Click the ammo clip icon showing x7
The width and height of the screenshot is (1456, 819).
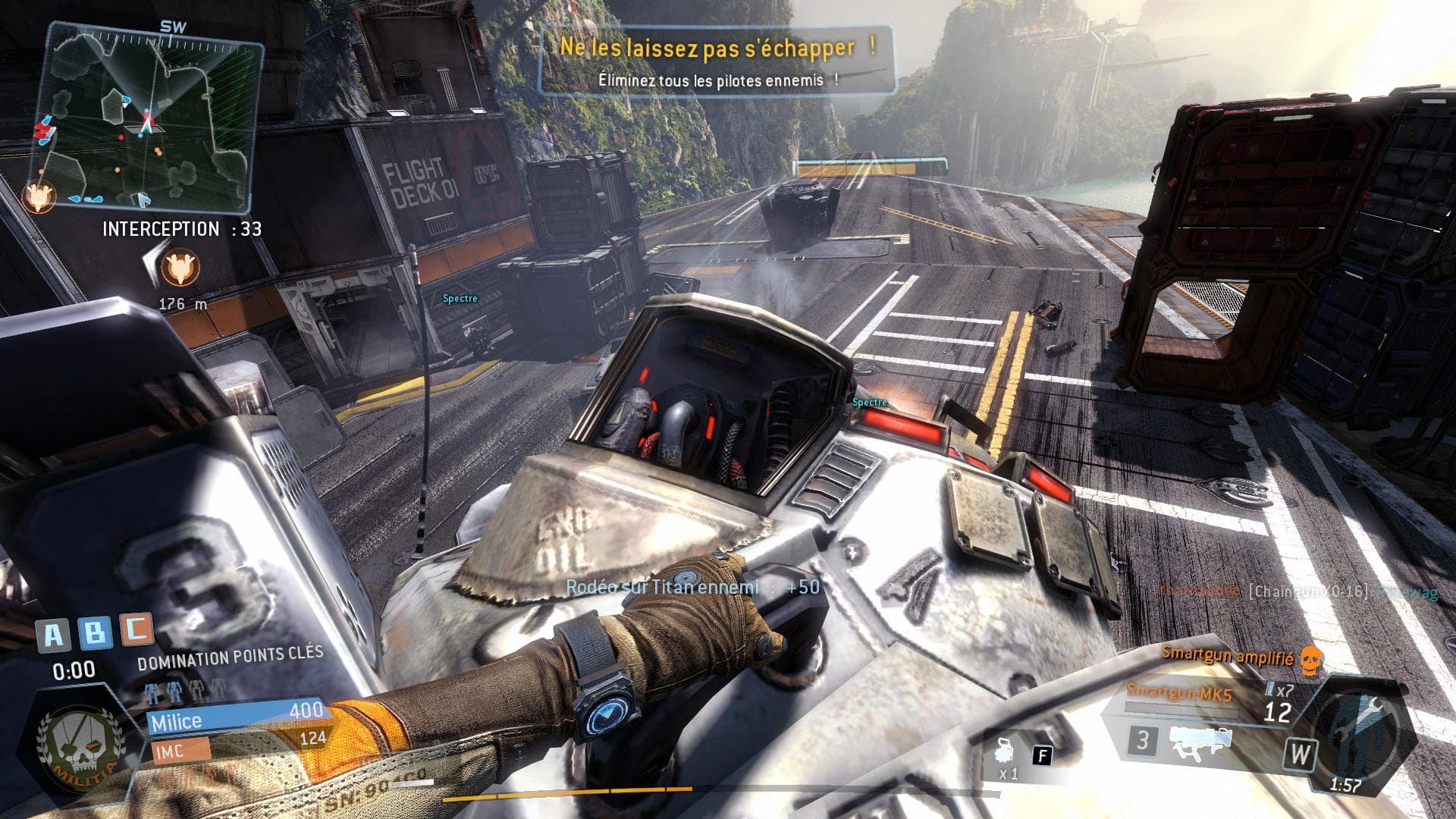(x=1279, y=690)
